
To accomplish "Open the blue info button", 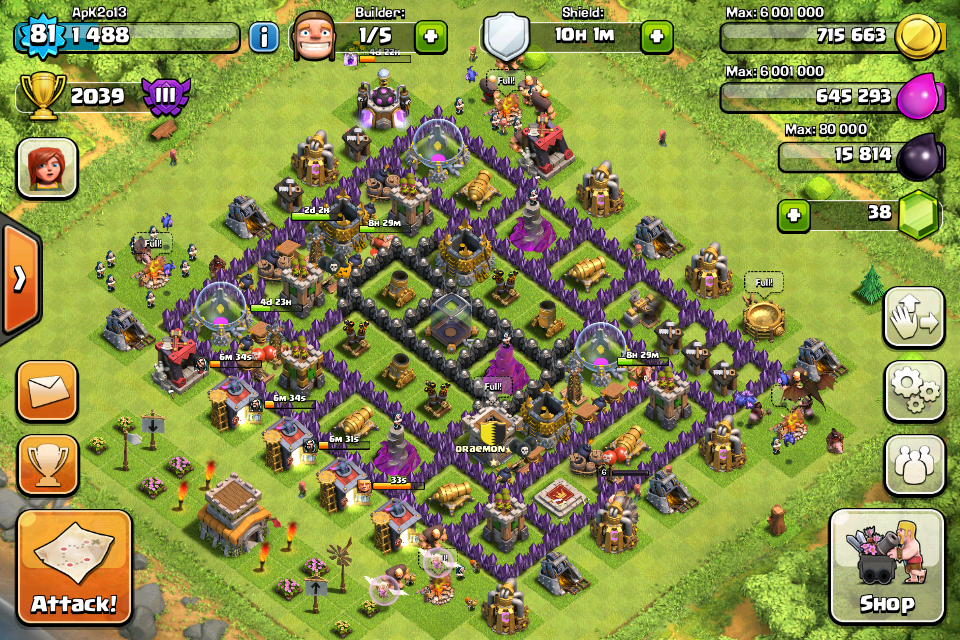I will pos(264,38).
